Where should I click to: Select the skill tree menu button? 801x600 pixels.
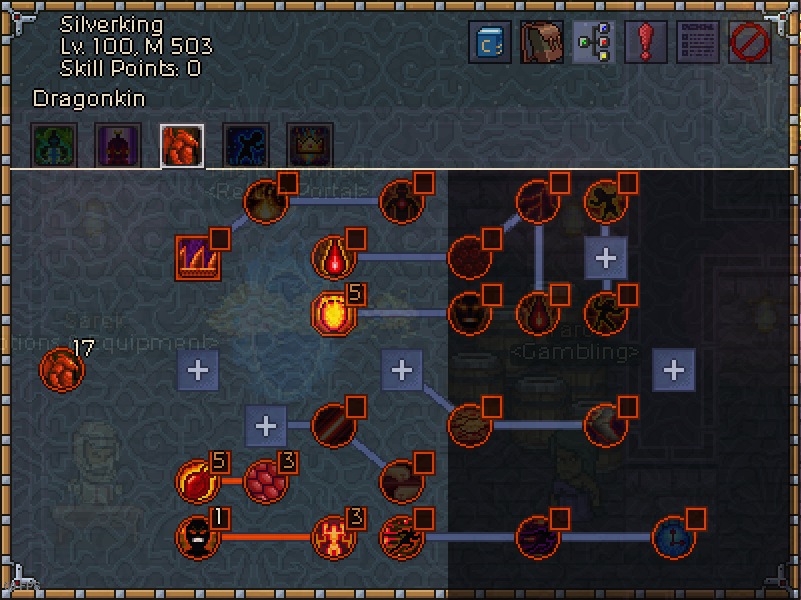tap(594, 43)
